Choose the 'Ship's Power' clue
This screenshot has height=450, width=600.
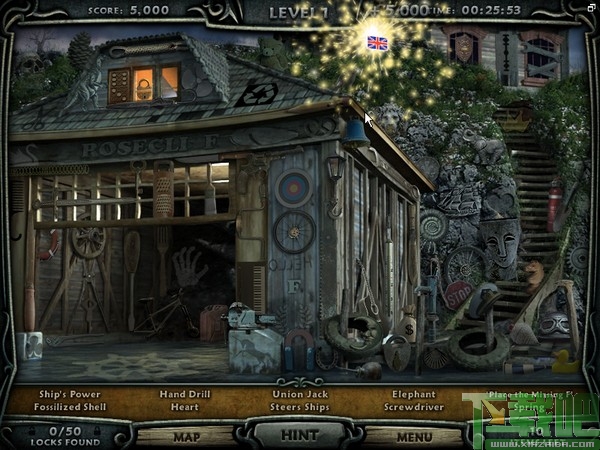pos(71,394)
